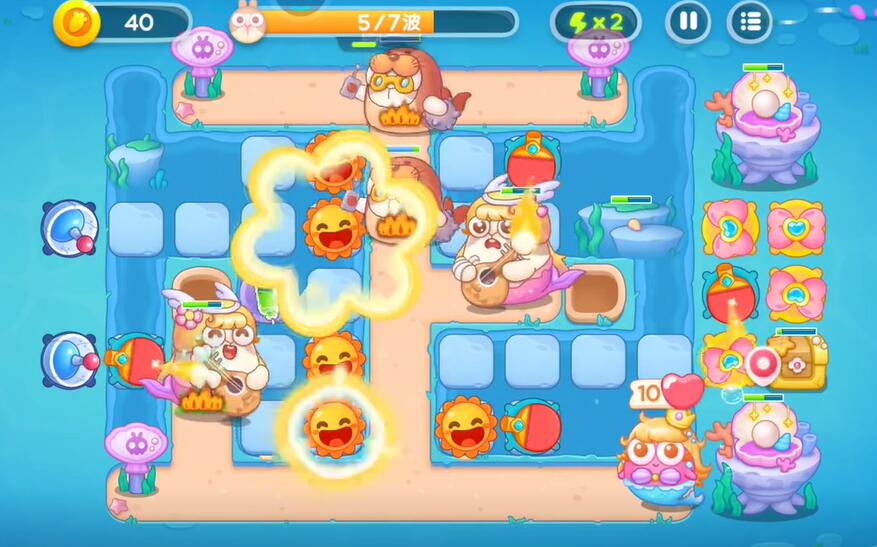Toggle the x2 game speed button

pyautogui.click(x=596, y=22)
